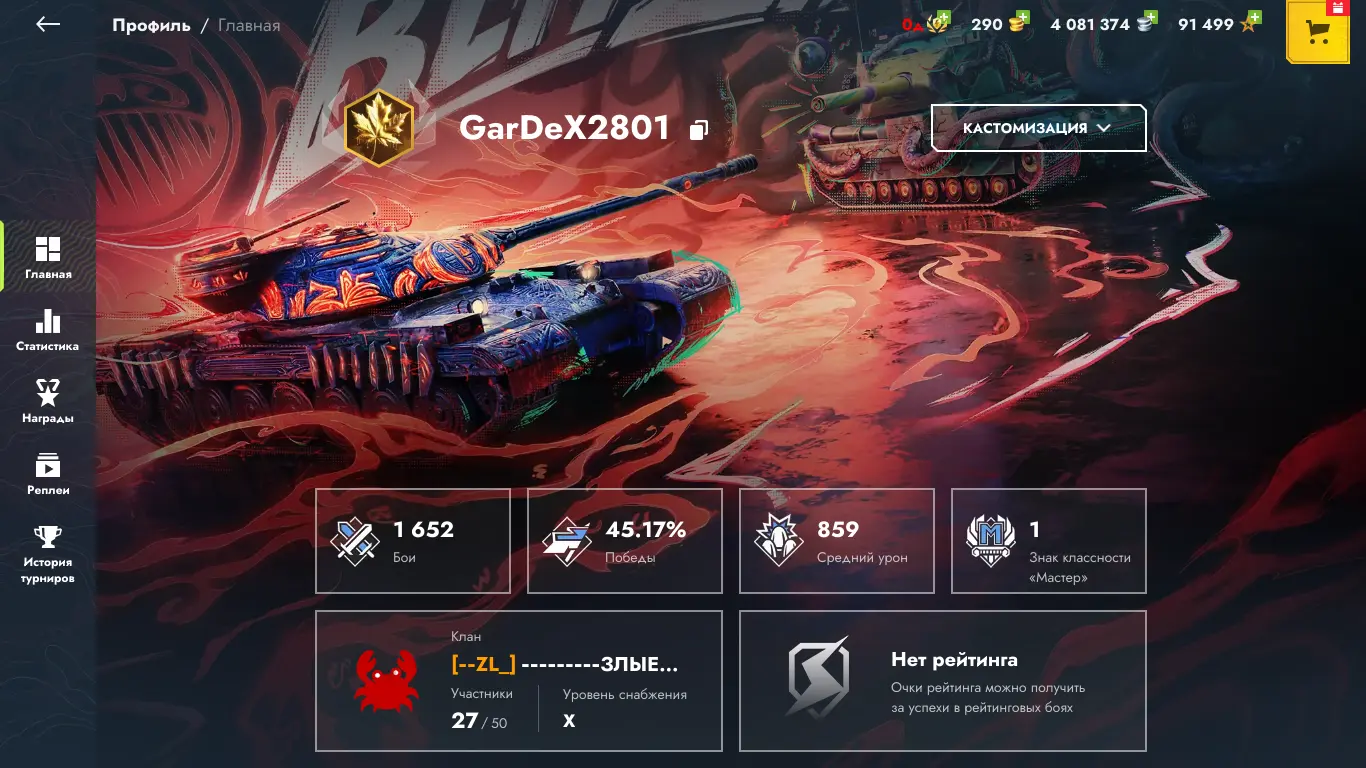View the Знак классности «Мастер» card

(x=1049, y=541)
